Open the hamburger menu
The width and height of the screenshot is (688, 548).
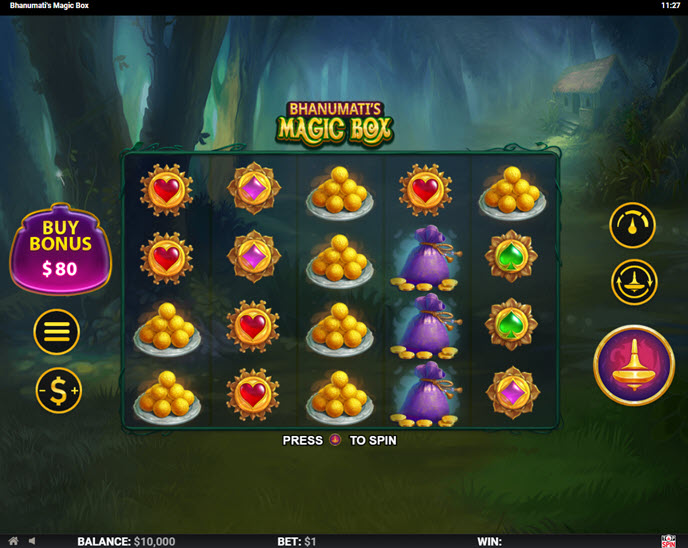(x=57, y=332)
